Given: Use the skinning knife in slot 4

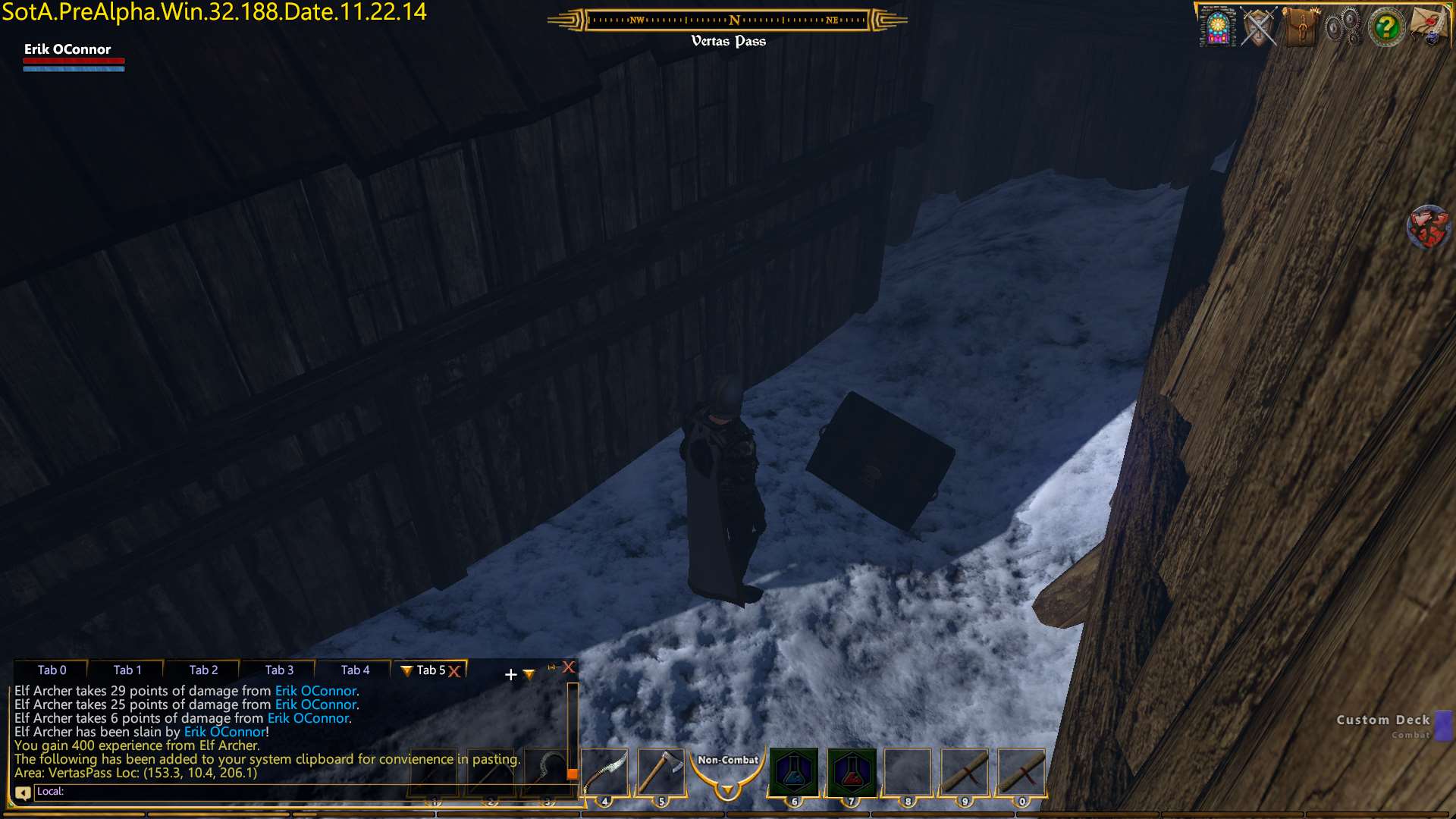Looking at the screenshot, I should (605, 772).
